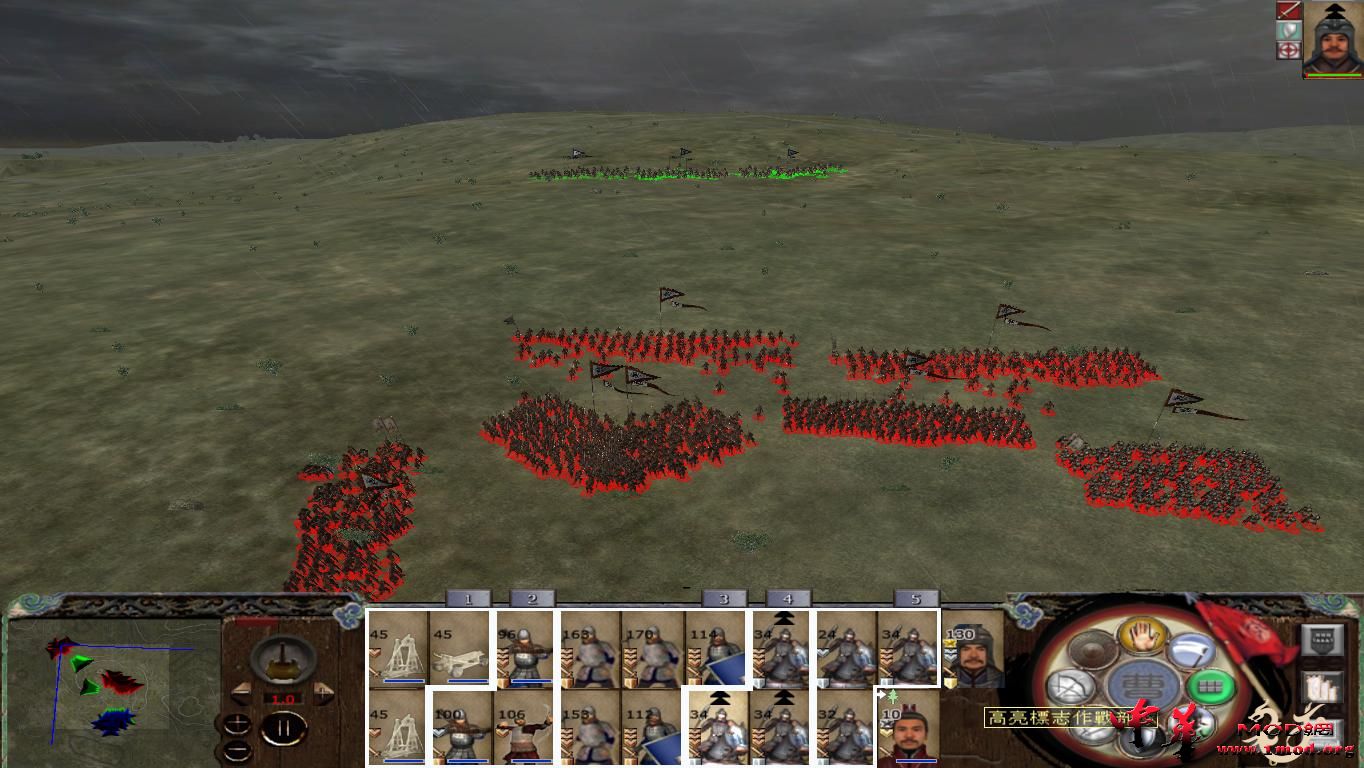
Task: Select the halt hand icon on the radial menu
Action: click(x=1143, y=638)
